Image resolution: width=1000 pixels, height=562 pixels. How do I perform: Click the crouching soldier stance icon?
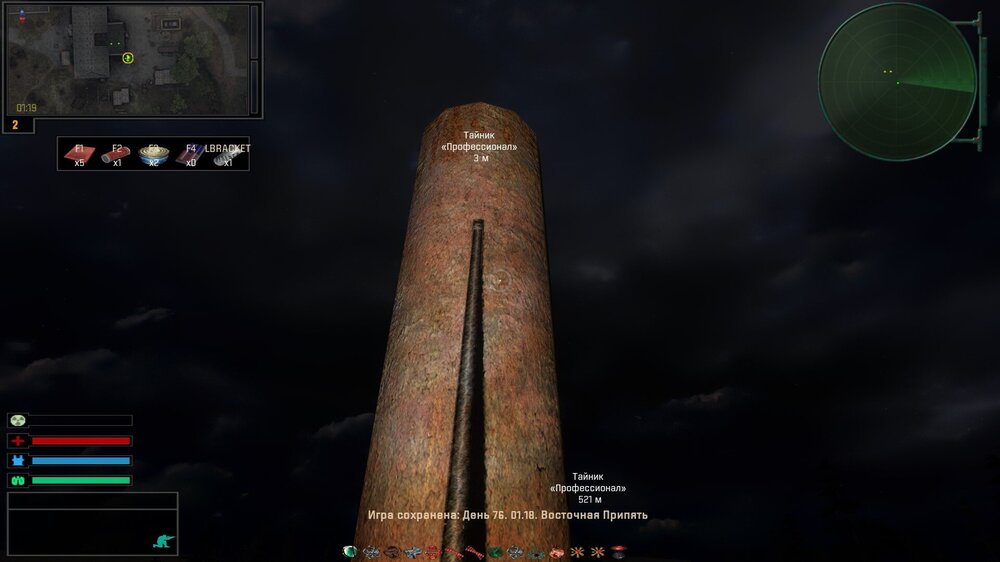tap(163, 541)
